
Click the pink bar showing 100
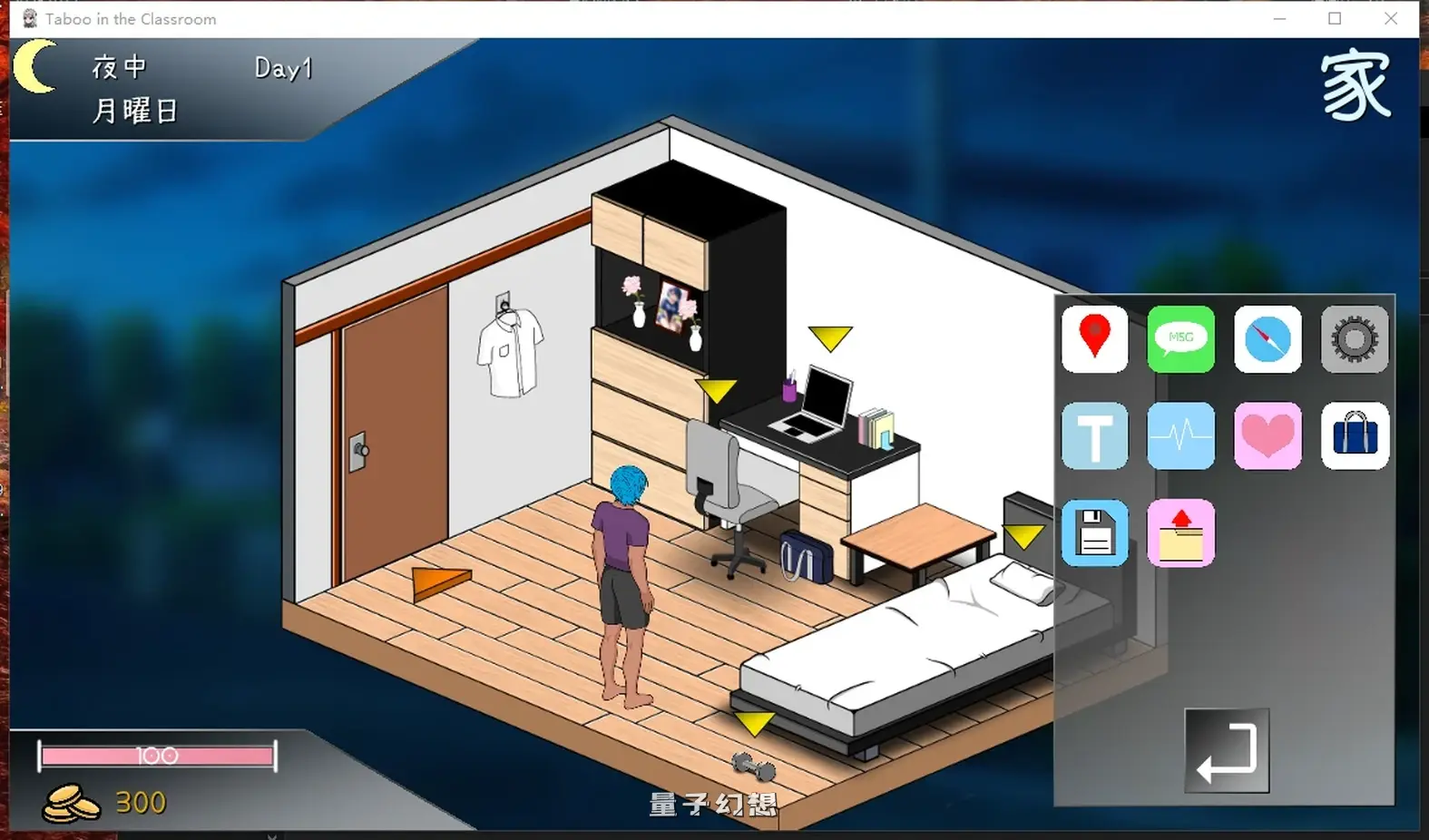pyautogui.click(x=156, y=754)
